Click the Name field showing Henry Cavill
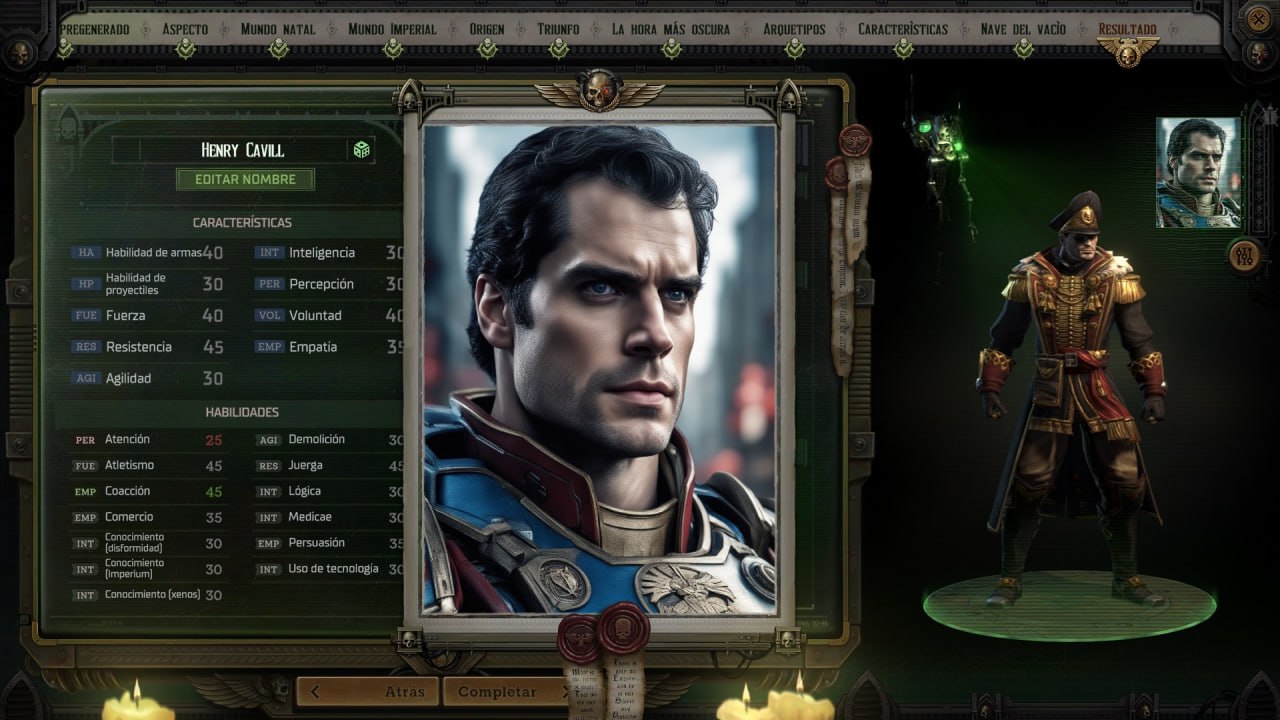The height and width of the screenshot is (720, 1280). click(x=242, y=150)
